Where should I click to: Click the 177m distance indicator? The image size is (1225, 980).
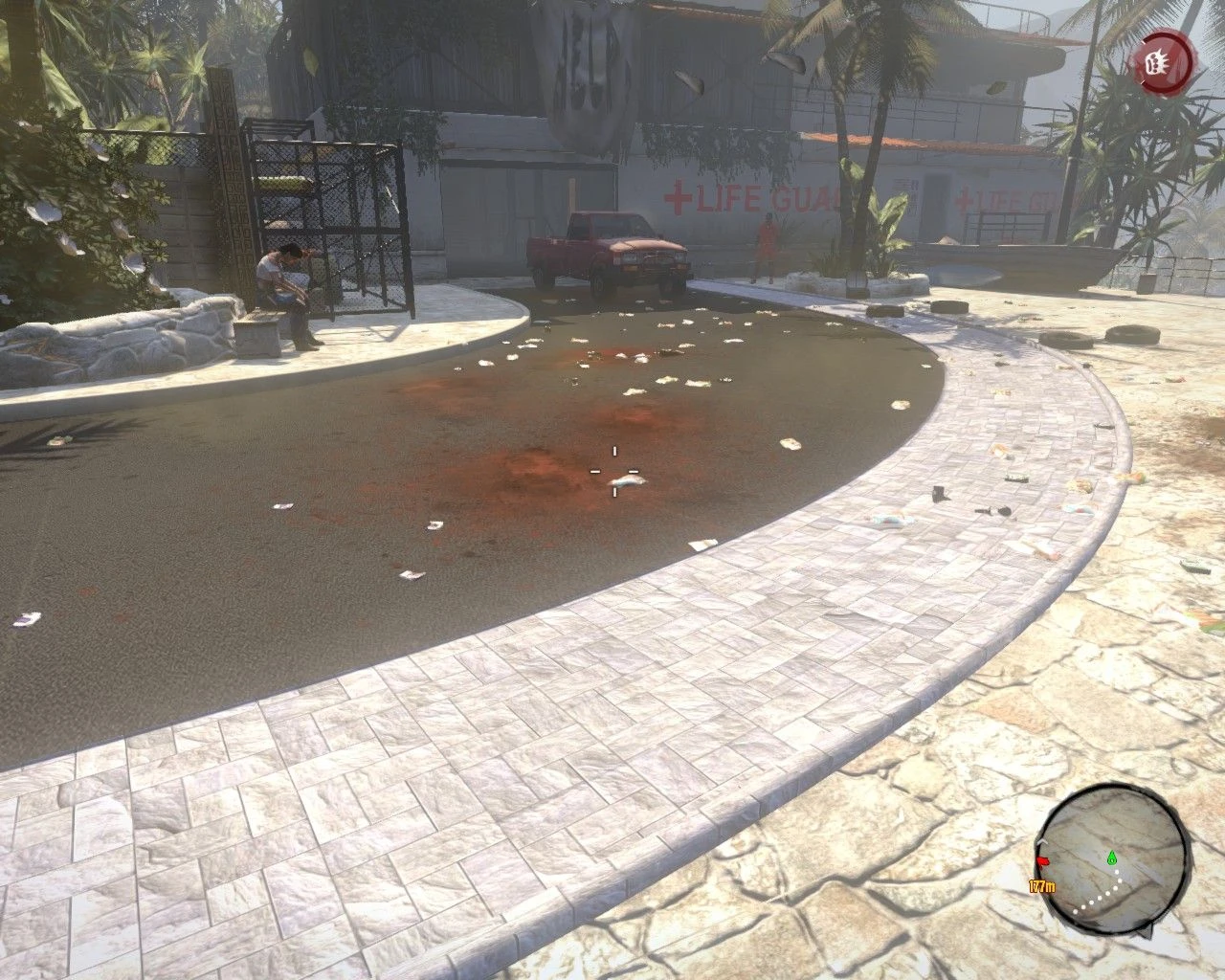click(x=1043, y=886)
